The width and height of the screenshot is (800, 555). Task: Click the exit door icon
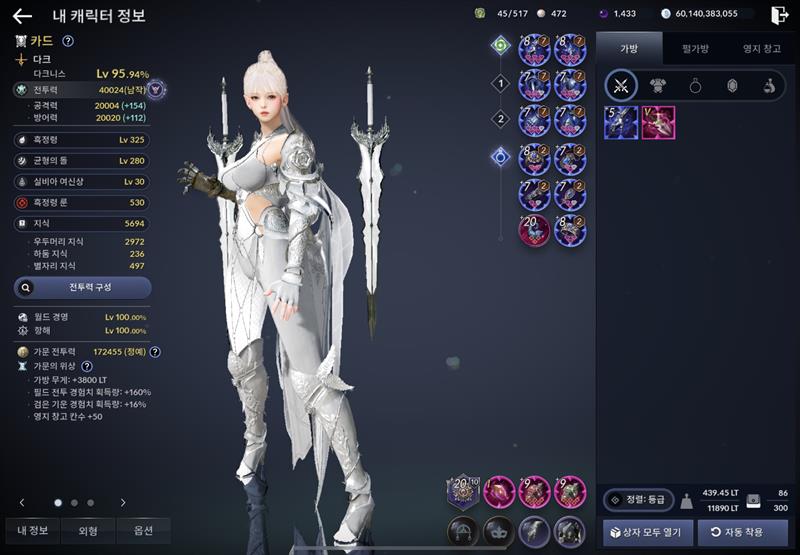click(x=779, y=14)
